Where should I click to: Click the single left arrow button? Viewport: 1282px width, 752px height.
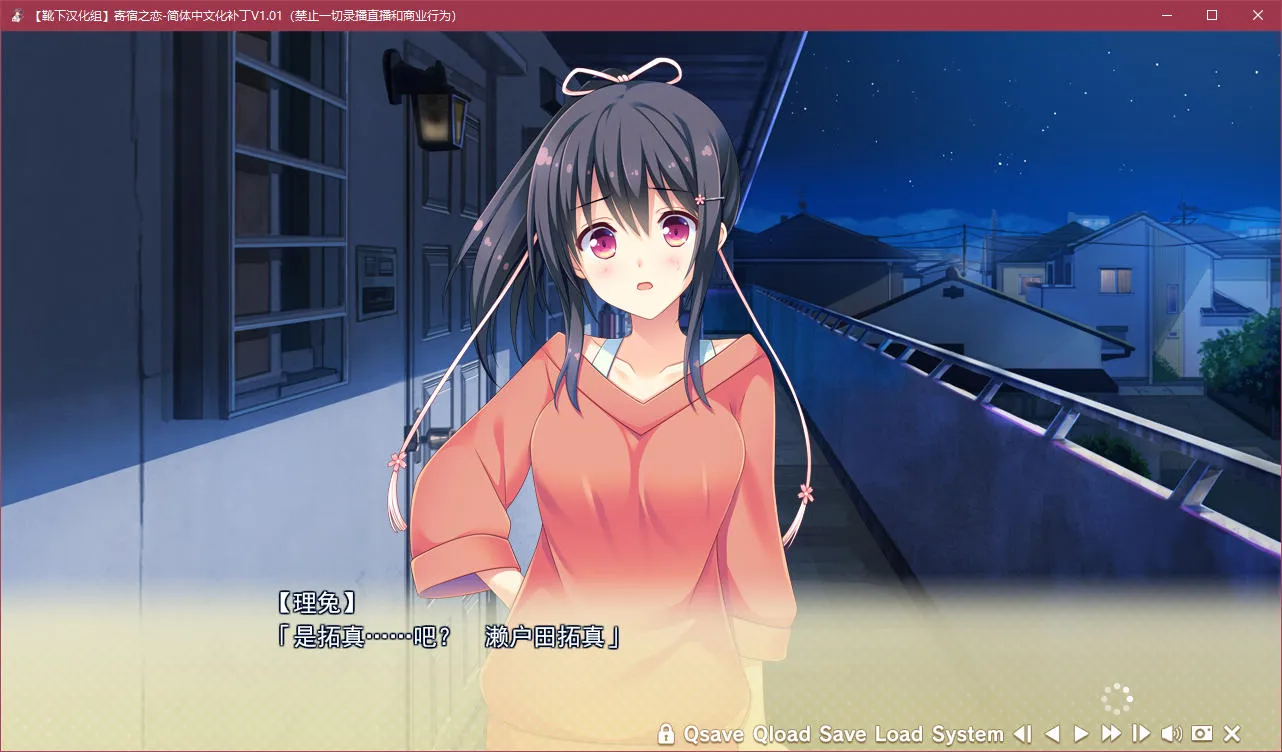click(x=1052, y=734)
